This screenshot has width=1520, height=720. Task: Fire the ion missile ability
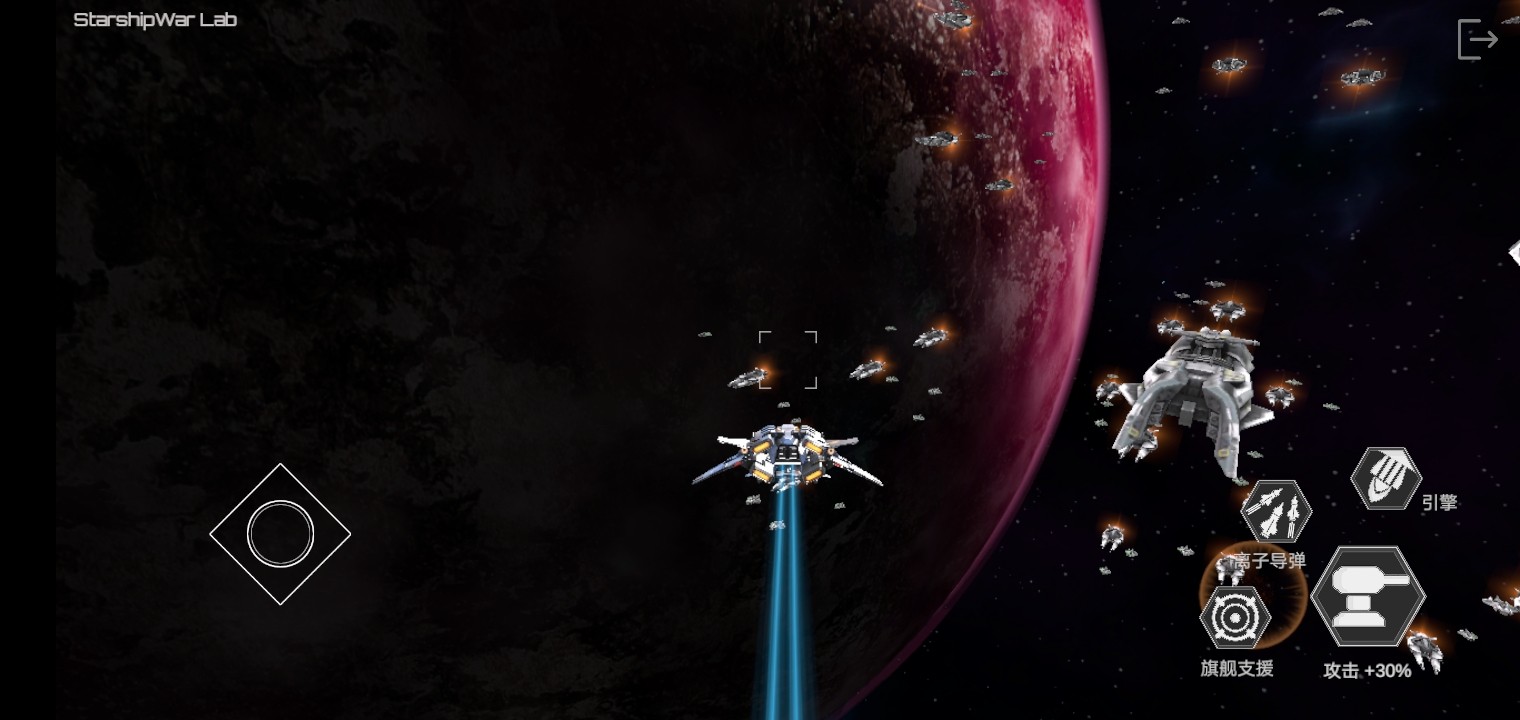pyautogui.click(x=1276, y=512)
